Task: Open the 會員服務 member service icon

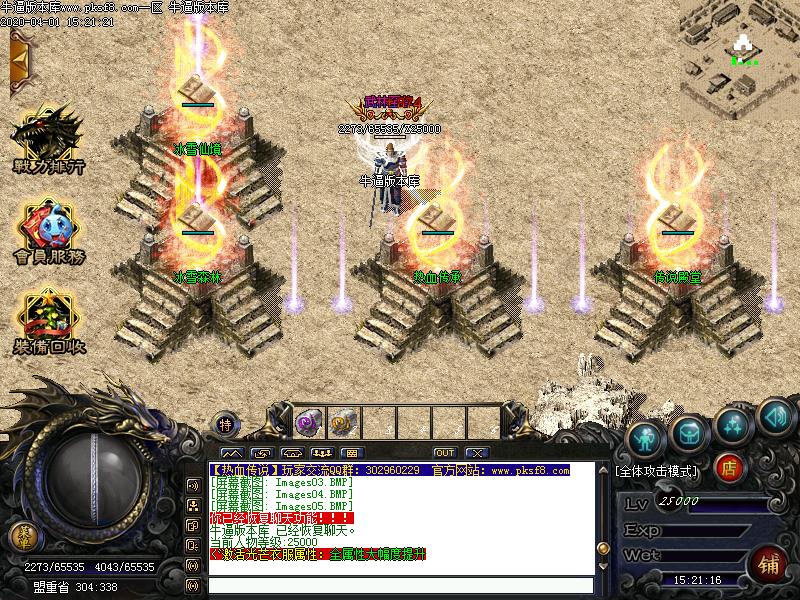Action: point(47,236)
